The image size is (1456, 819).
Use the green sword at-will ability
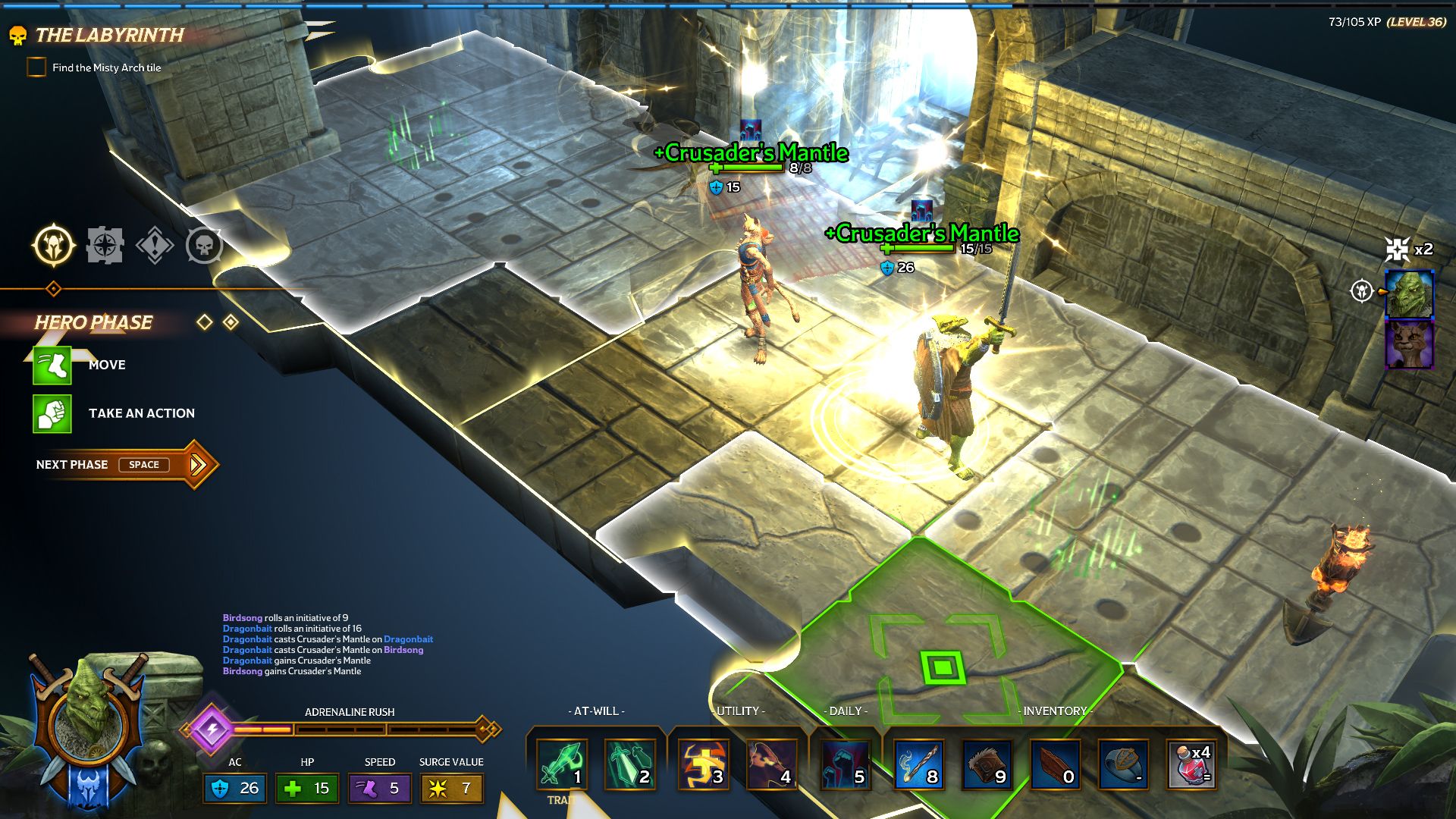click(x=562, y=764)
